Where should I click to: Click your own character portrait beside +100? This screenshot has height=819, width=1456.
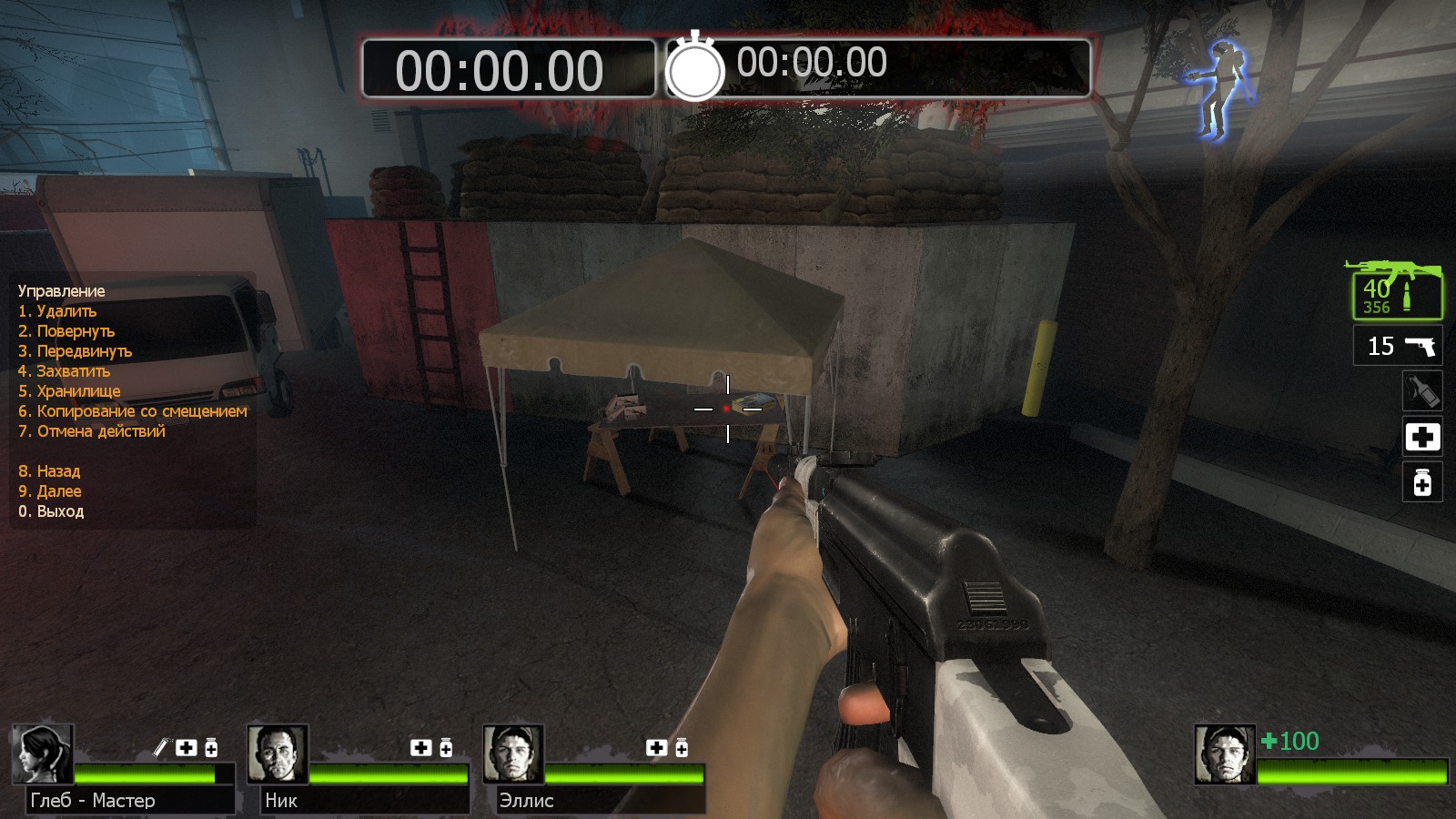click(1225, 754)
